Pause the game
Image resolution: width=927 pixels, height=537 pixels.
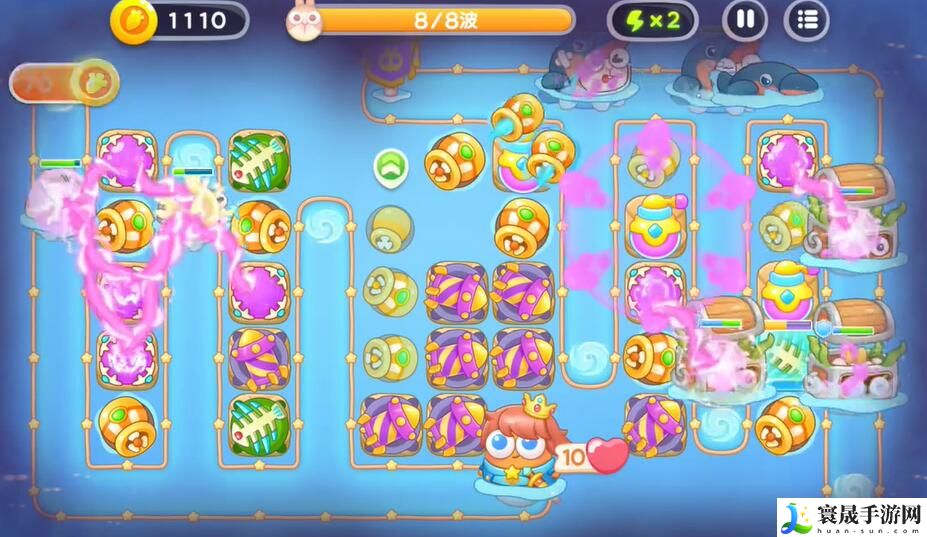pos(745,20)
